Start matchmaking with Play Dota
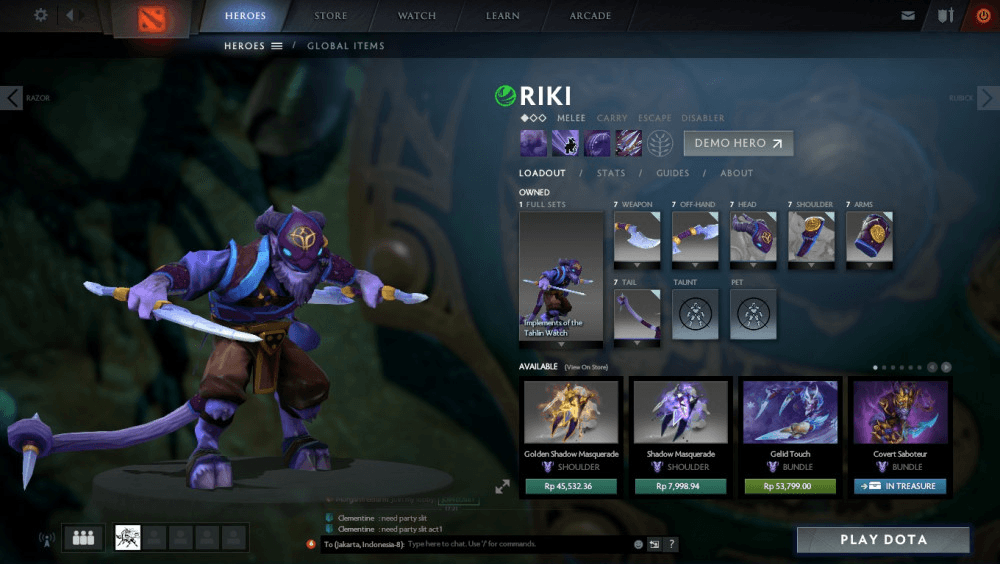Image resolution: width=1000 pixels, height=564 pixels. [x=883, y=540]
